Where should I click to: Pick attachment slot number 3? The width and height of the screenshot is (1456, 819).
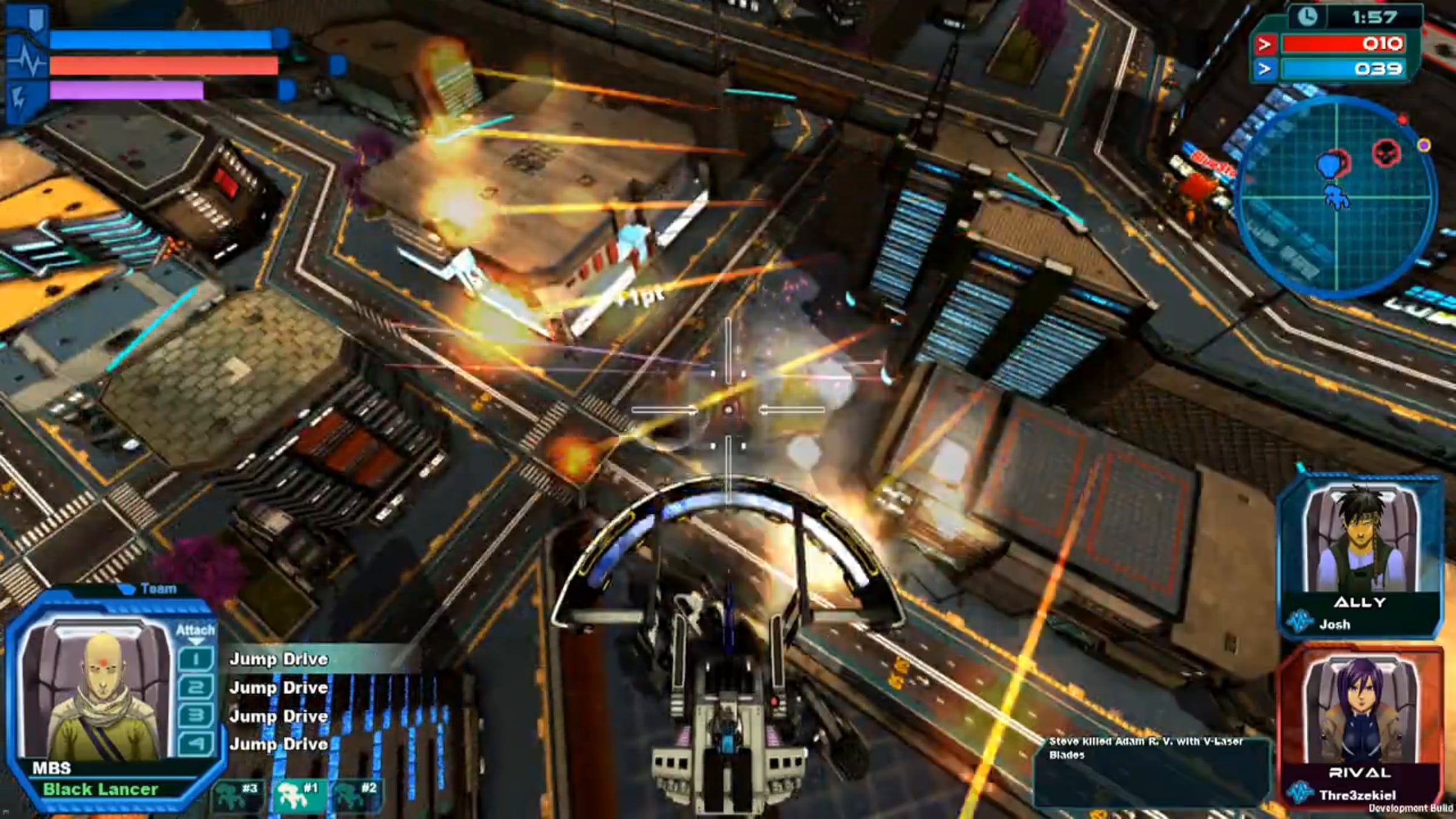[195, 716]
